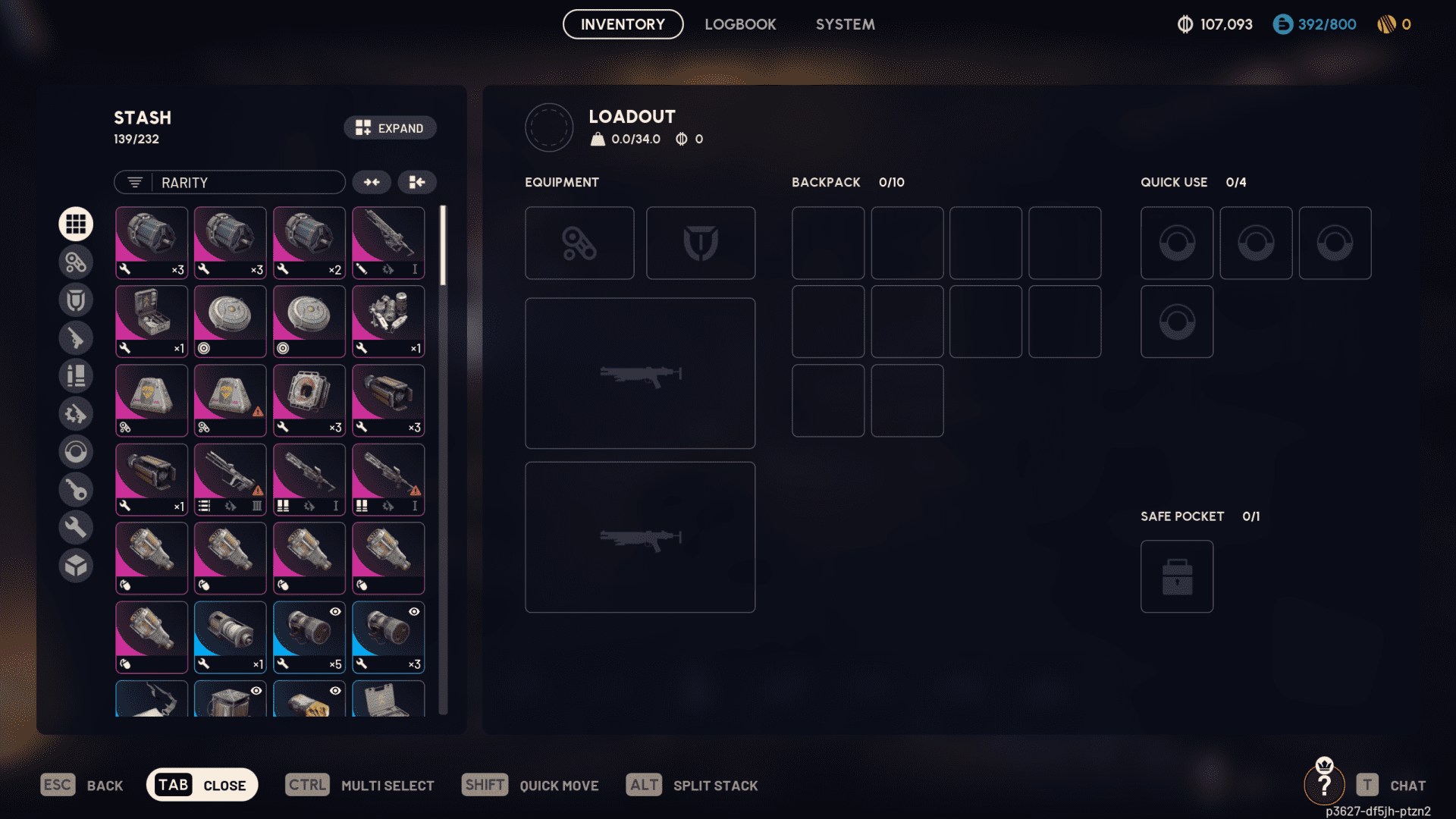Toggle the eye marker on the blue canister item

pyautogui.click(x=334, y=611)
